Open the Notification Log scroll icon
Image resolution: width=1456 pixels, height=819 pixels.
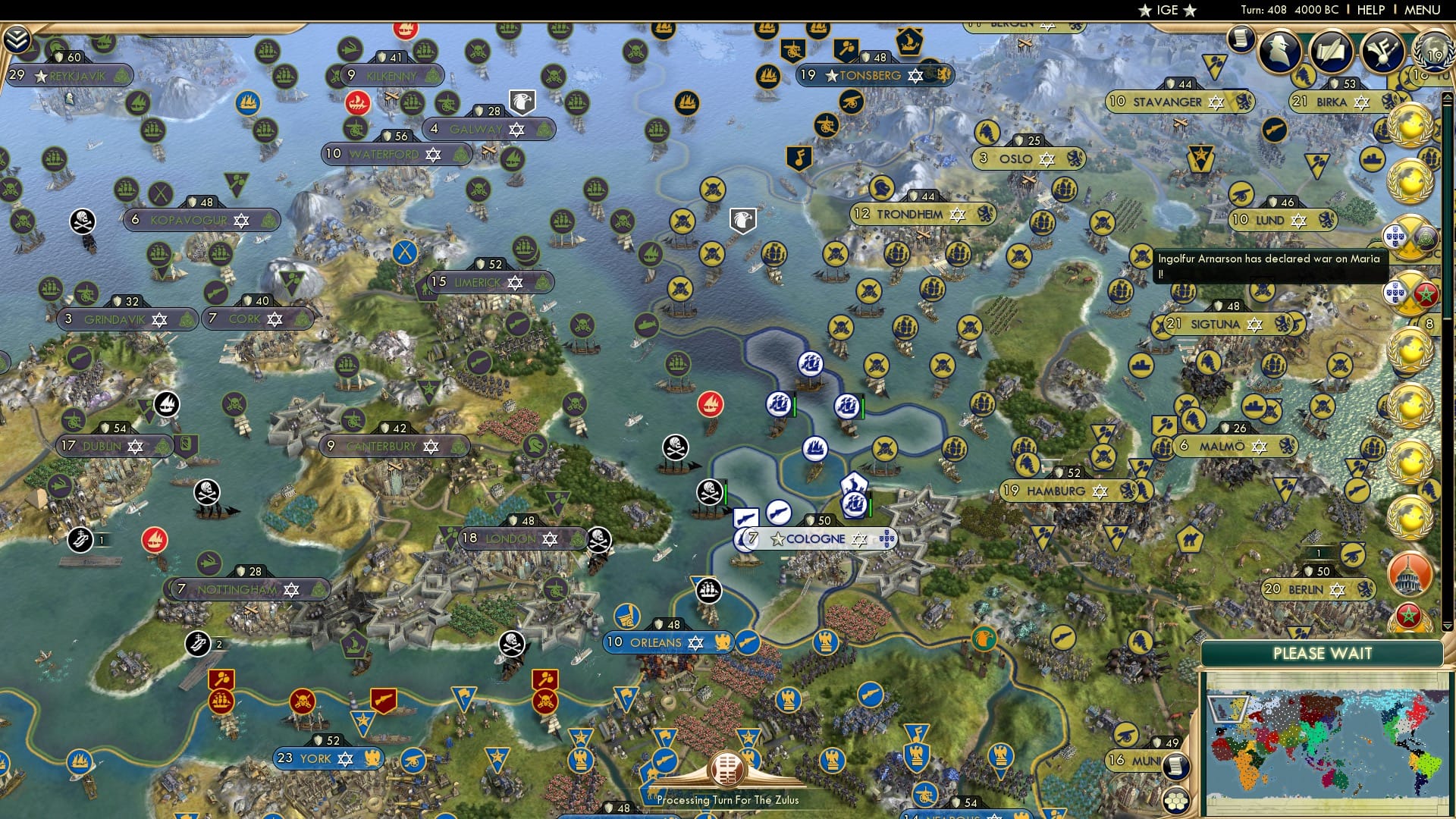tap(1241, 39)
